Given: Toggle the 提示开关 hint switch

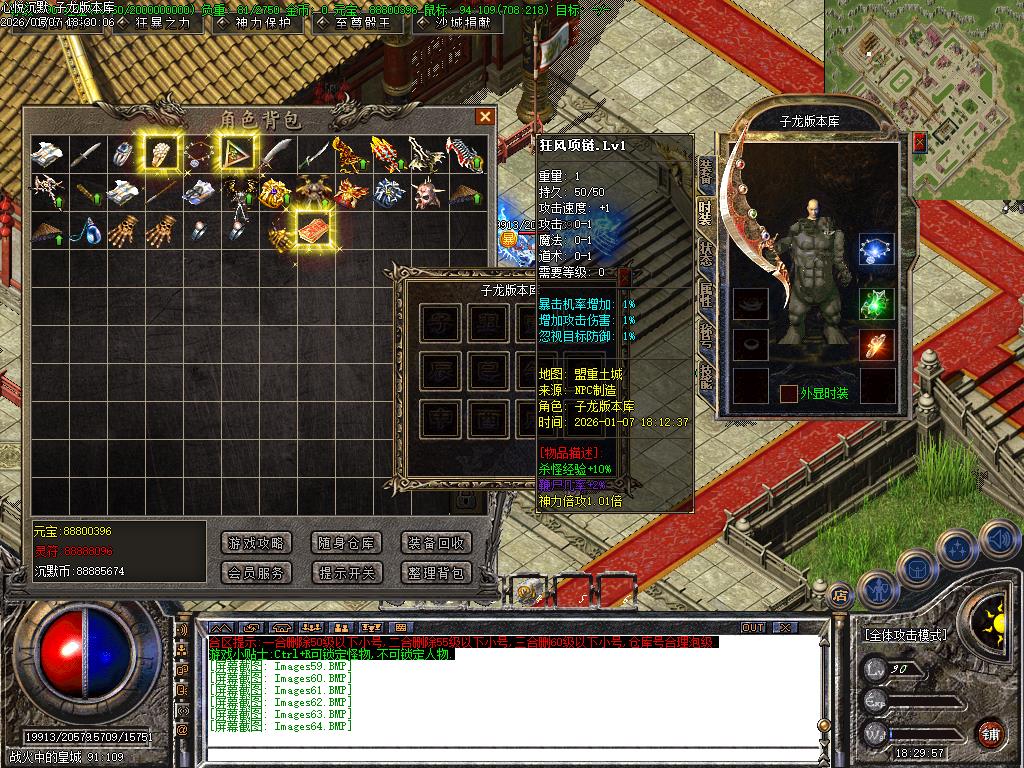Looking at the screenshot, I should (346, 573).
